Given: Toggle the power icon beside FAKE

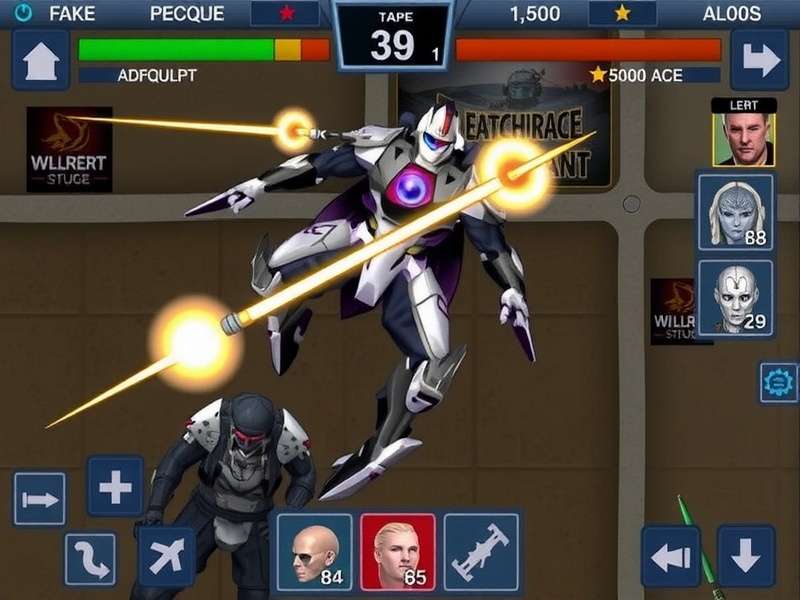Looking at the screenshot, I should [24, 14].
